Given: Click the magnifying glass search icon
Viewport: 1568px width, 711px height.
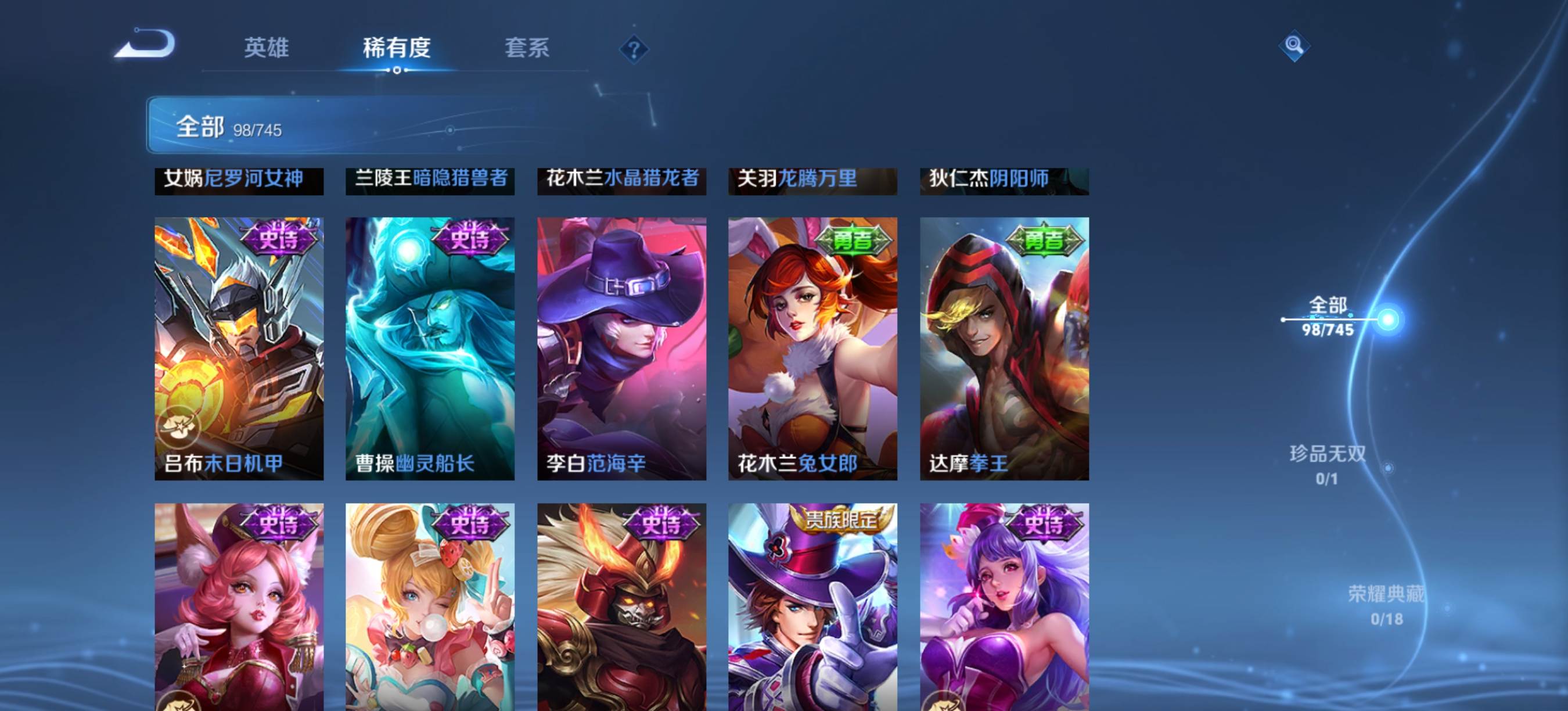Looking at the screenshot, I should click(x=1293, y=46).
